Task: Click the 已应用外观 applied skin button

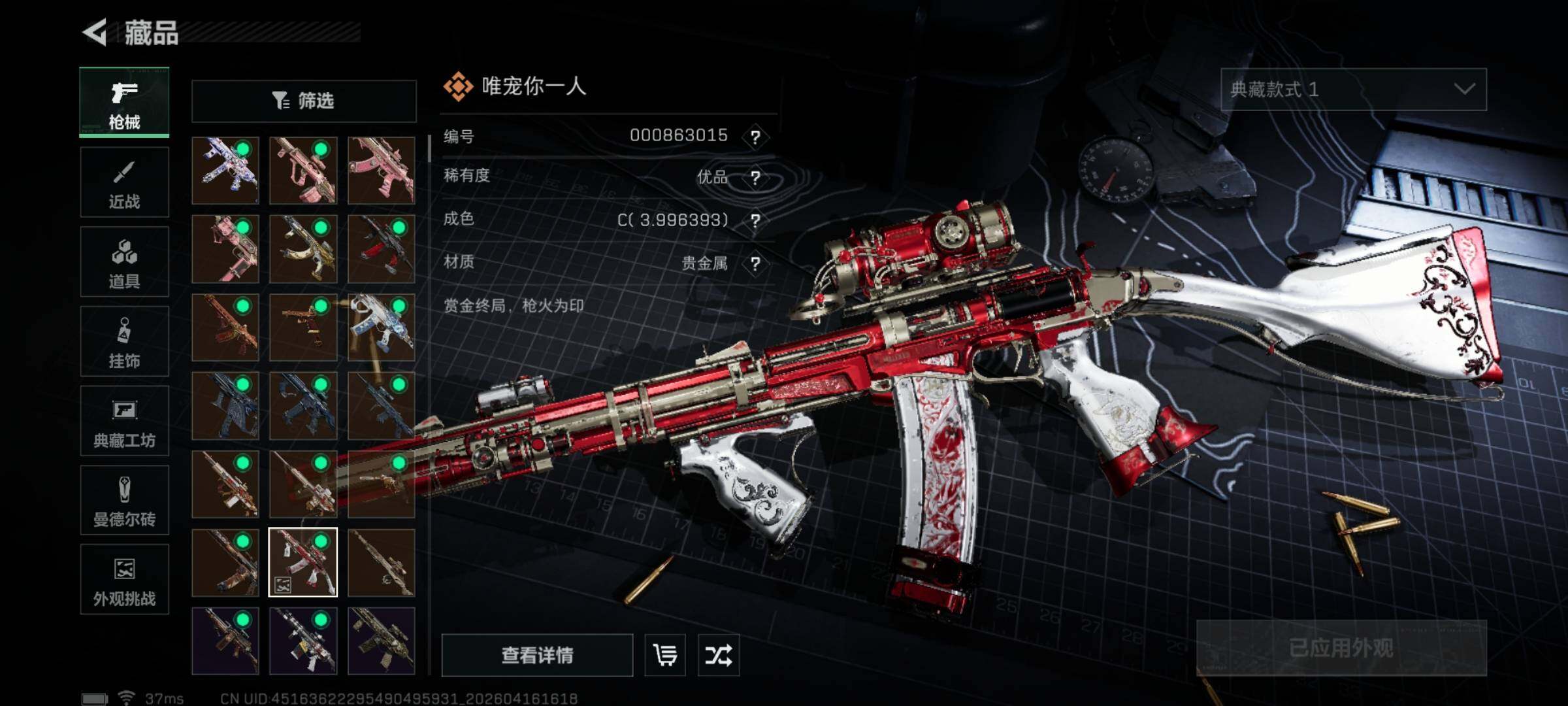Action: coord(1341,648)
